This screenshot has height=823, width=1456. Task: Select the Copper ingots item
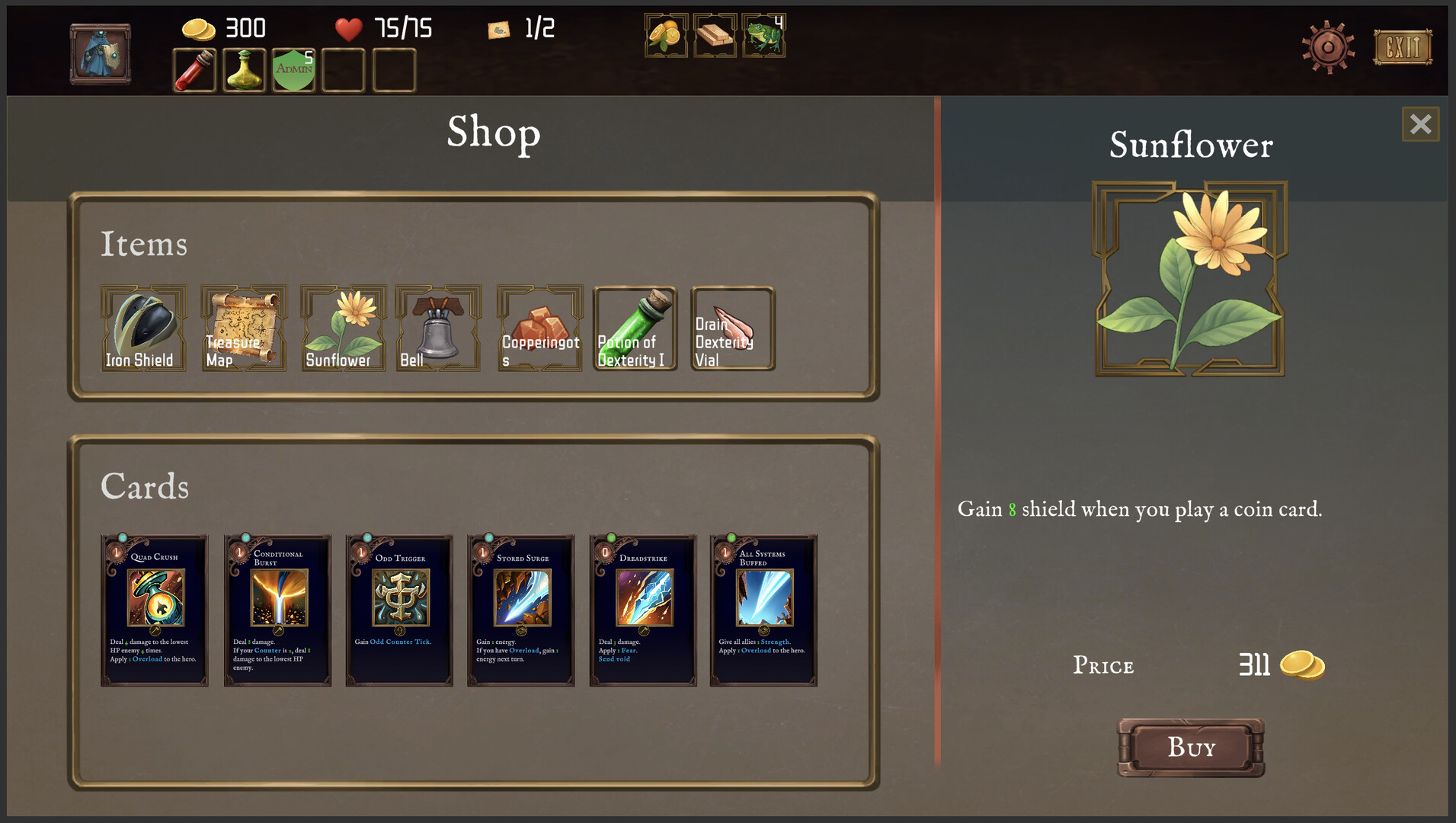(x=539, y=329)
